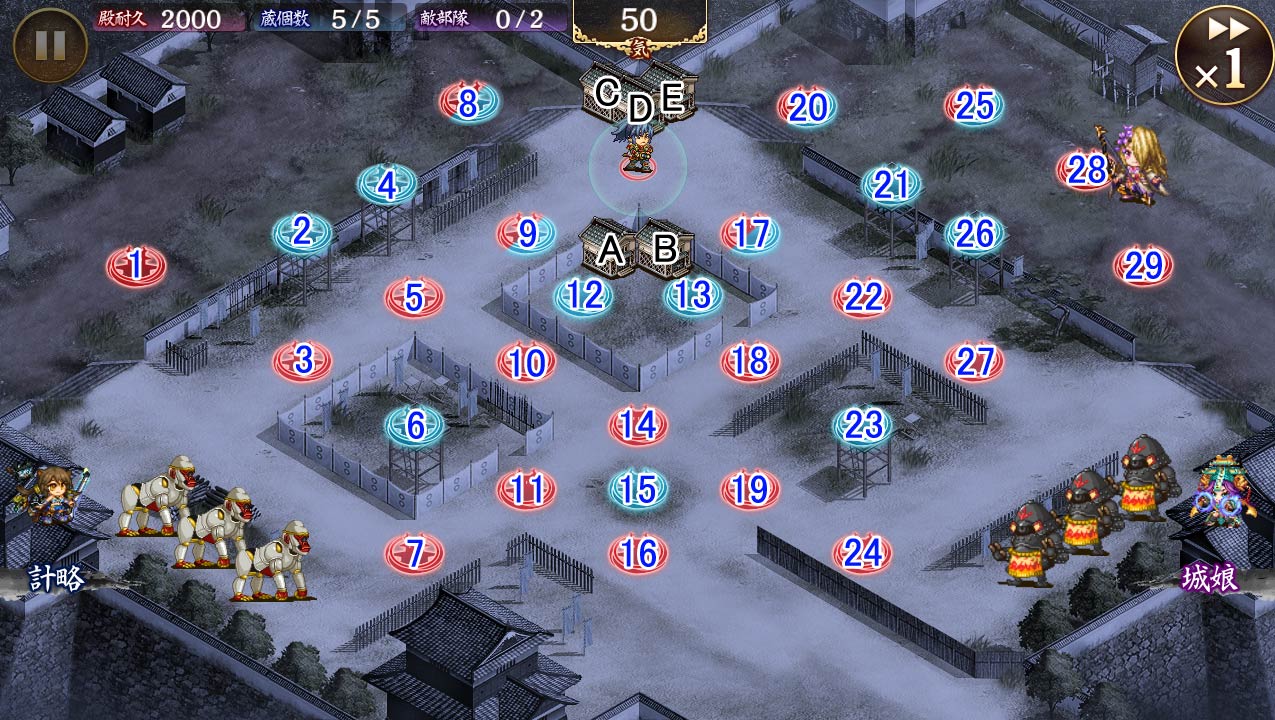Open the 城娘 castle girl panel

coord(1211,578)
